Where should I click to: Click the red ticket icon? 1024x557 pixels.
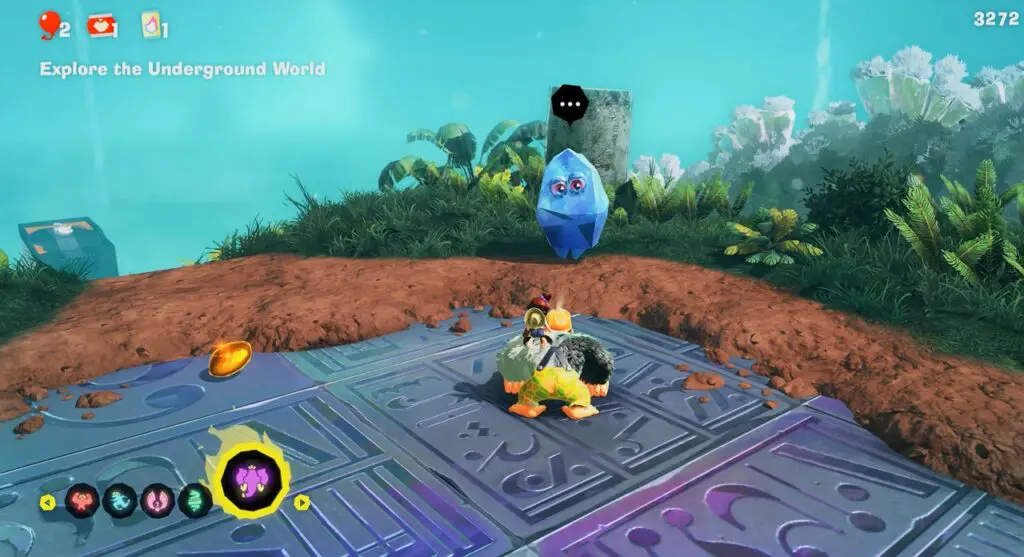(101, 25)
